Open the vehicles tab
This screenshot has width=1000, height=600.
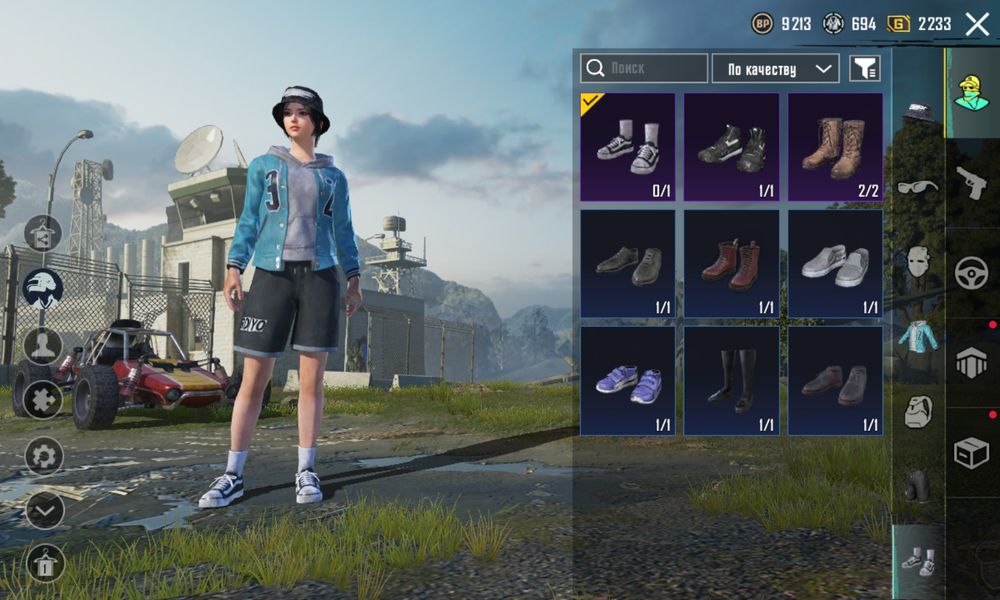pos(971,272)
